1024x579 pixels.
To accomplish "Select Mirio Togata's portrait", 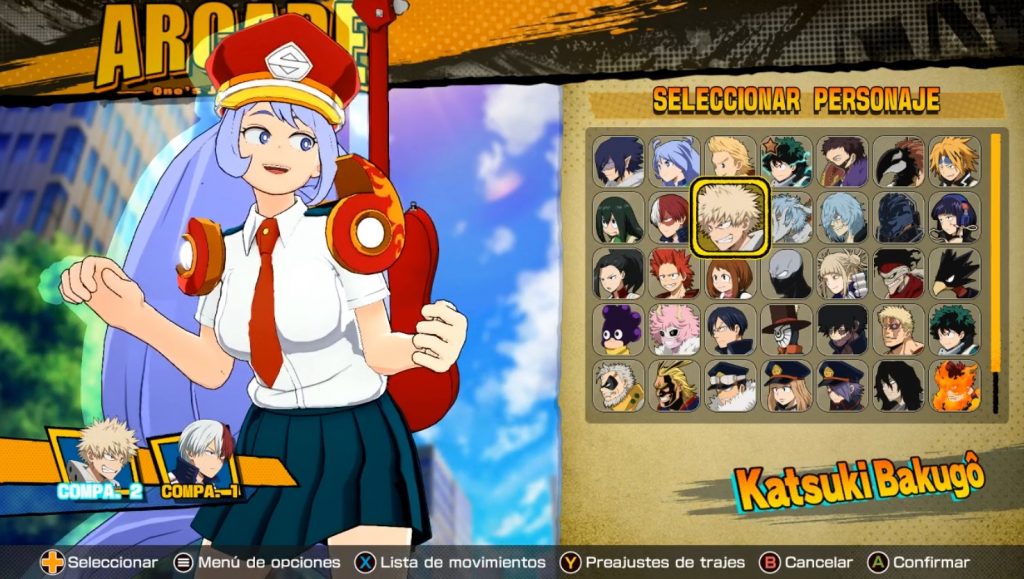I will tap(730, 159).
